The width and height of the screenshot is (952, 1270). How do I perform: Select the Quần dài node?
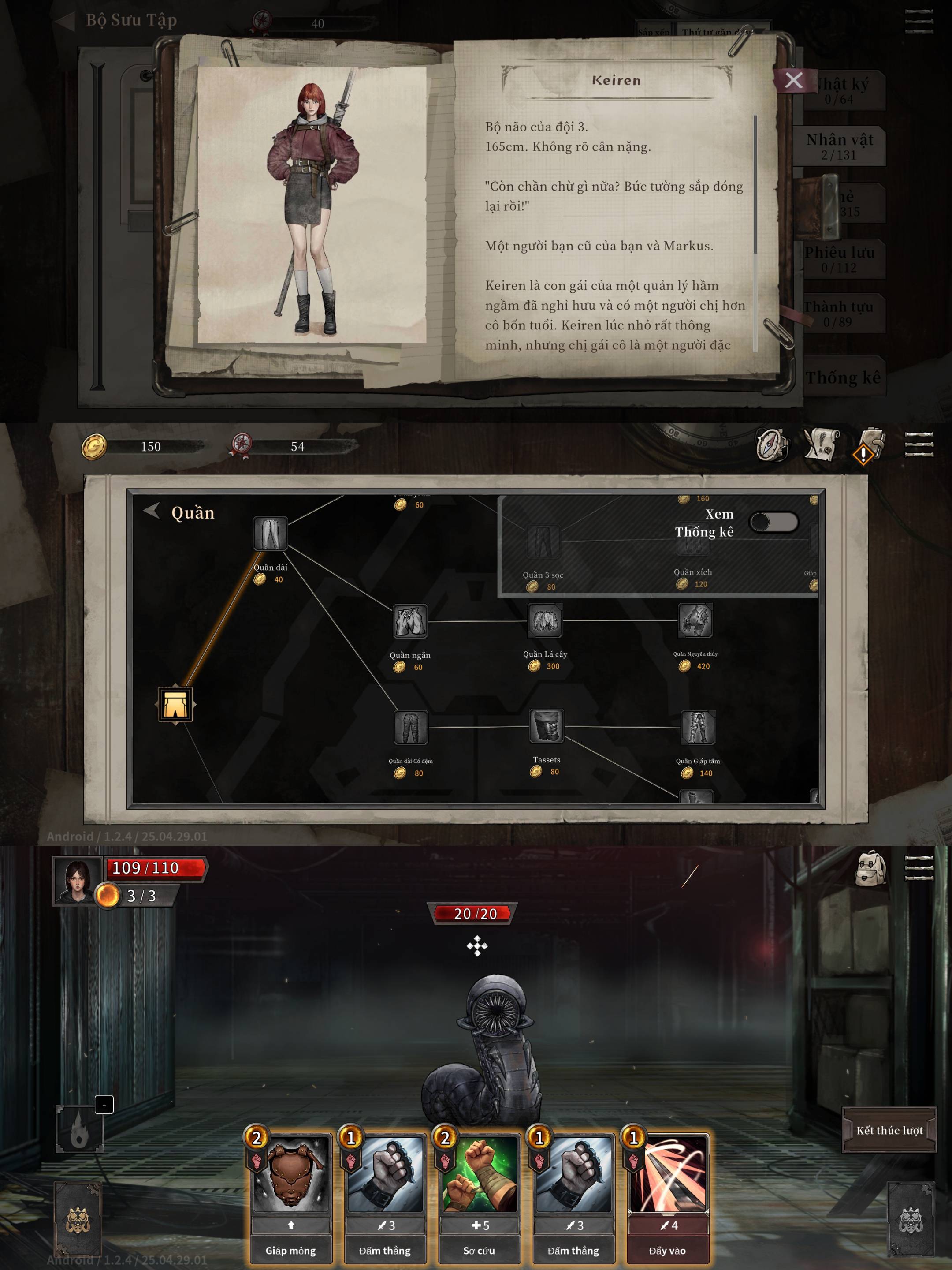coord(270,534)
